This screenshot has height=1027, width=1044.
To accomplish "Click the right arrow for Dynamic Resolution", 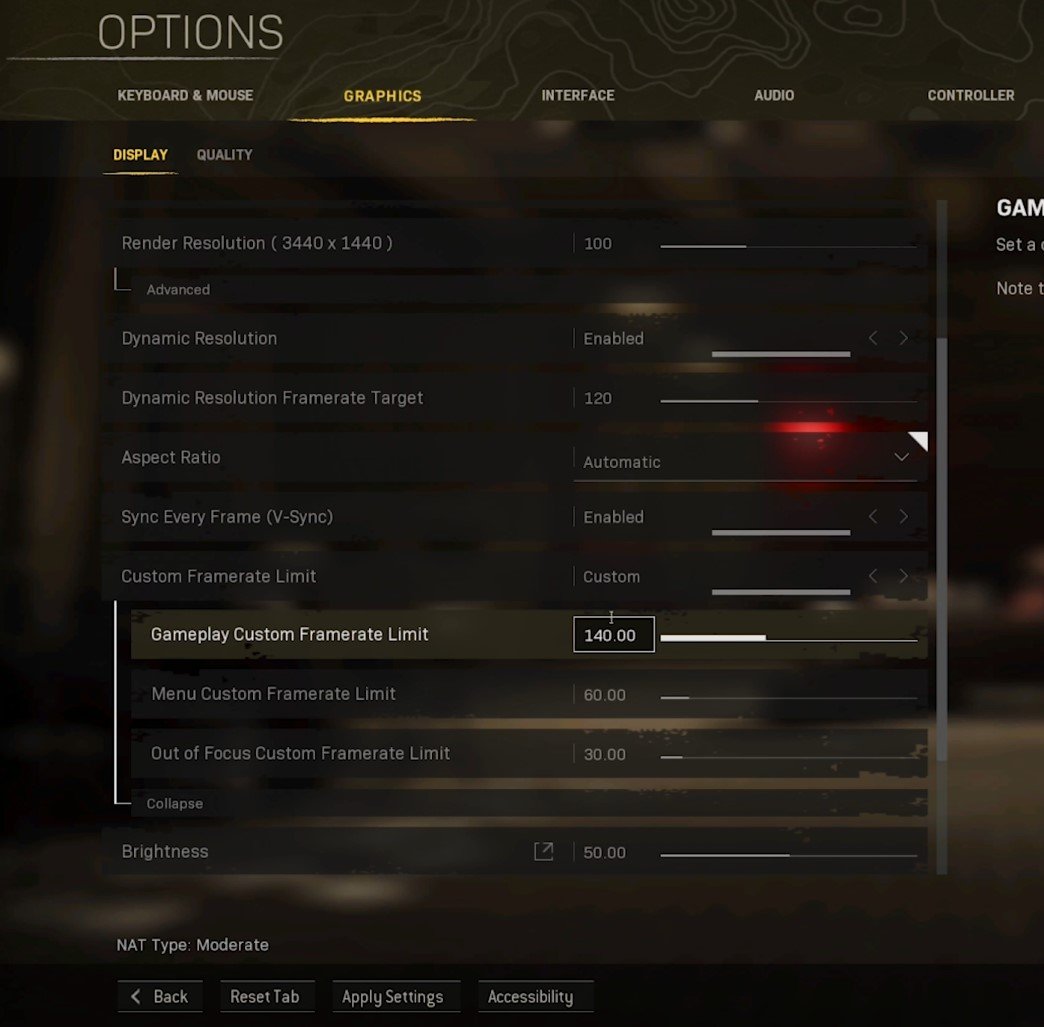I will pyautogui.click(x=904, y=338).
